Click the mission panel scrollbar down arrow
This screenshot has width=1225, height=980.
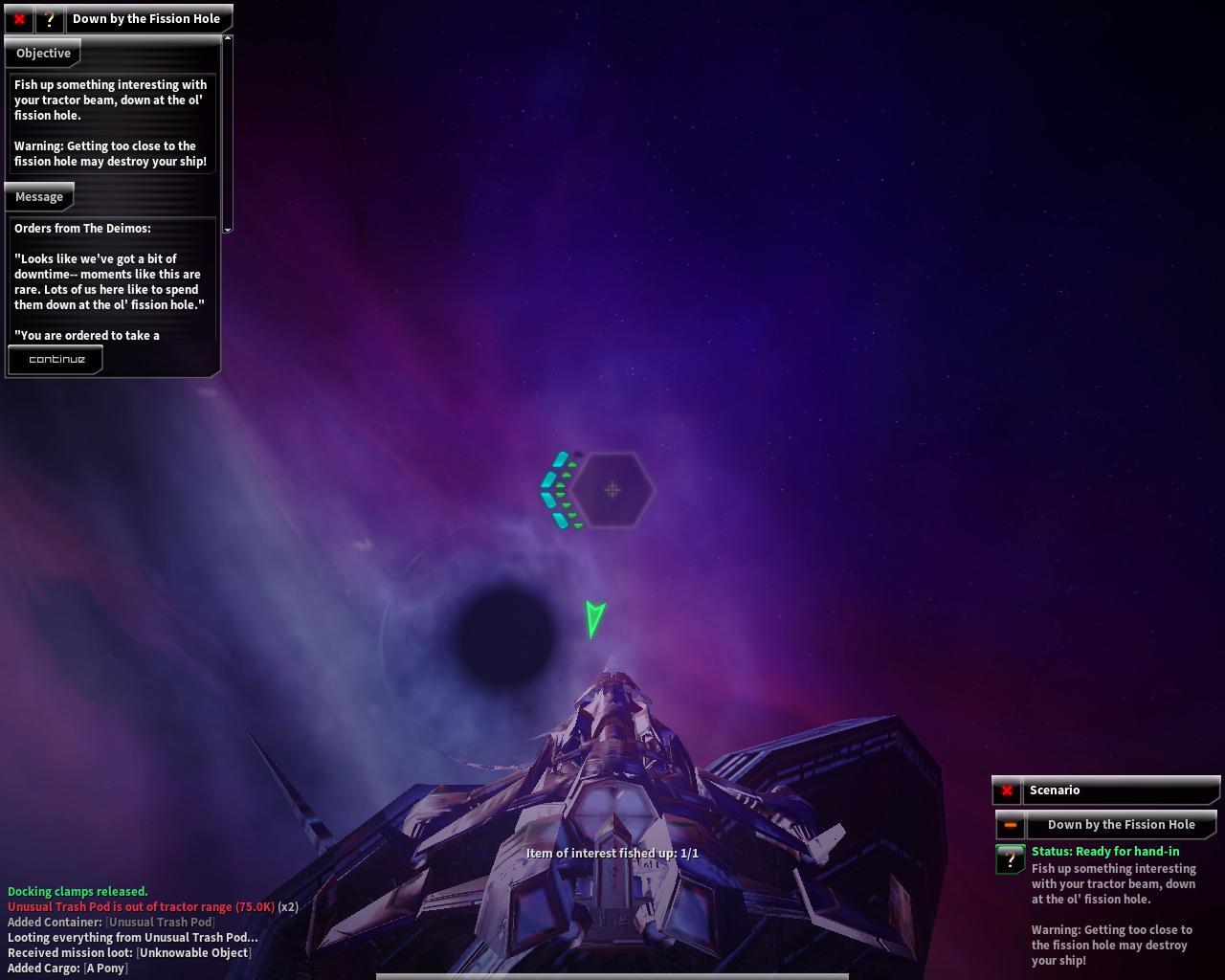pos(228,230)
